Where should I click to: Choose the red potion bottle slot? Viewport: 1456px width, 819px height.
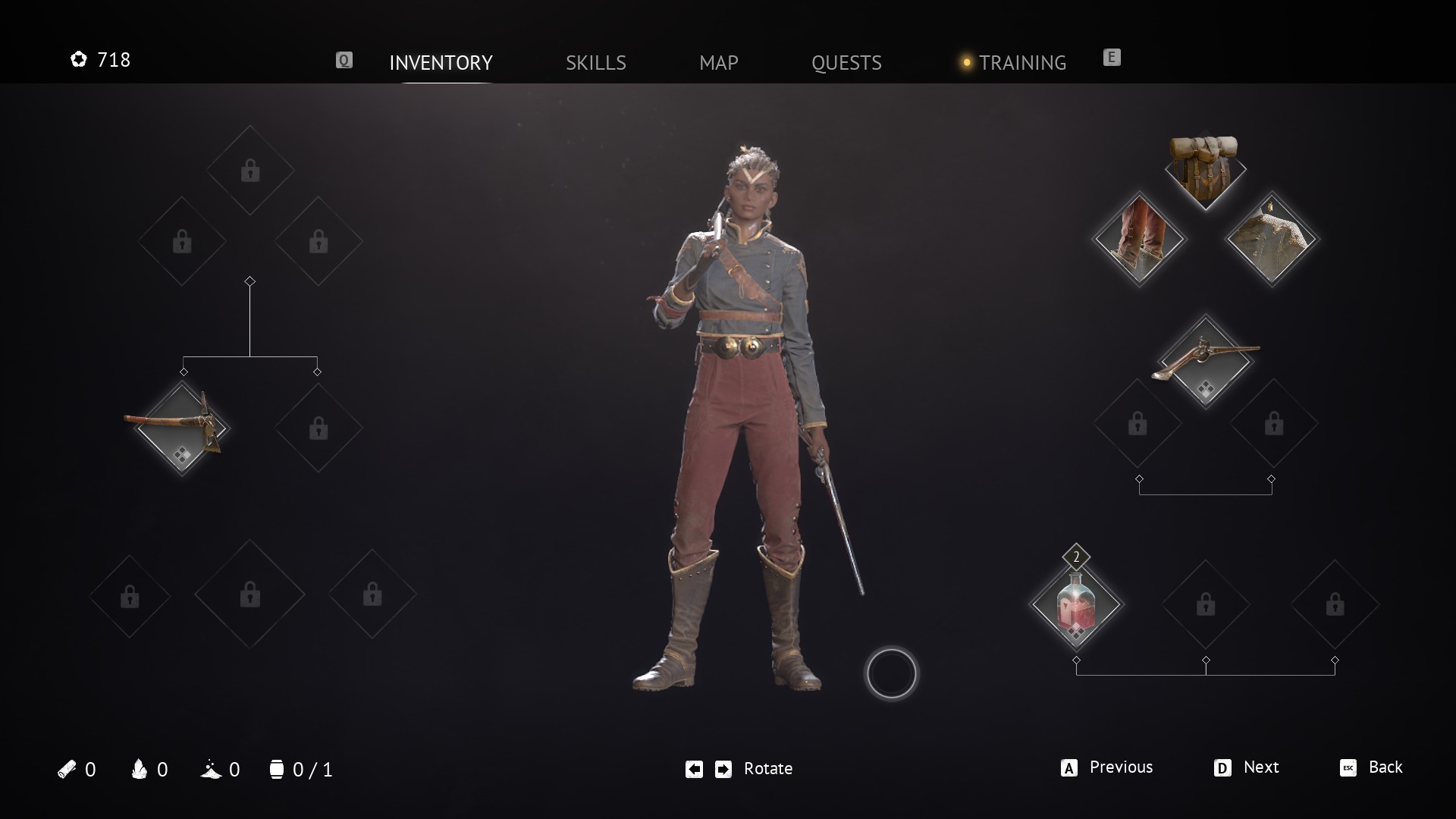tap(1075, 604)
